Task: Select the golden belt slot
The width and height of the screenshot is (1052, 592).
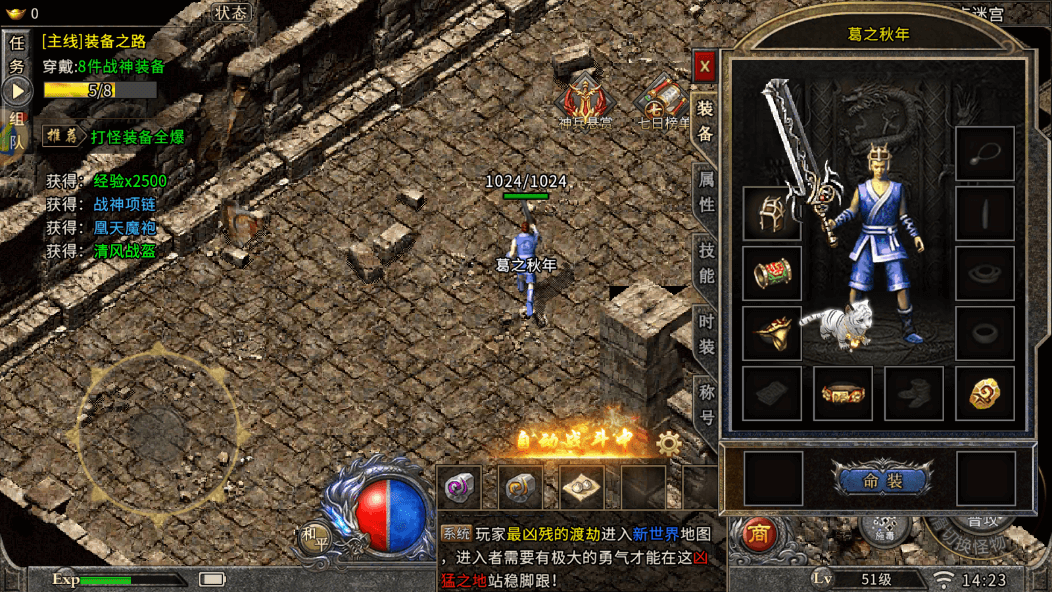Action: click(x=842, y=393)
